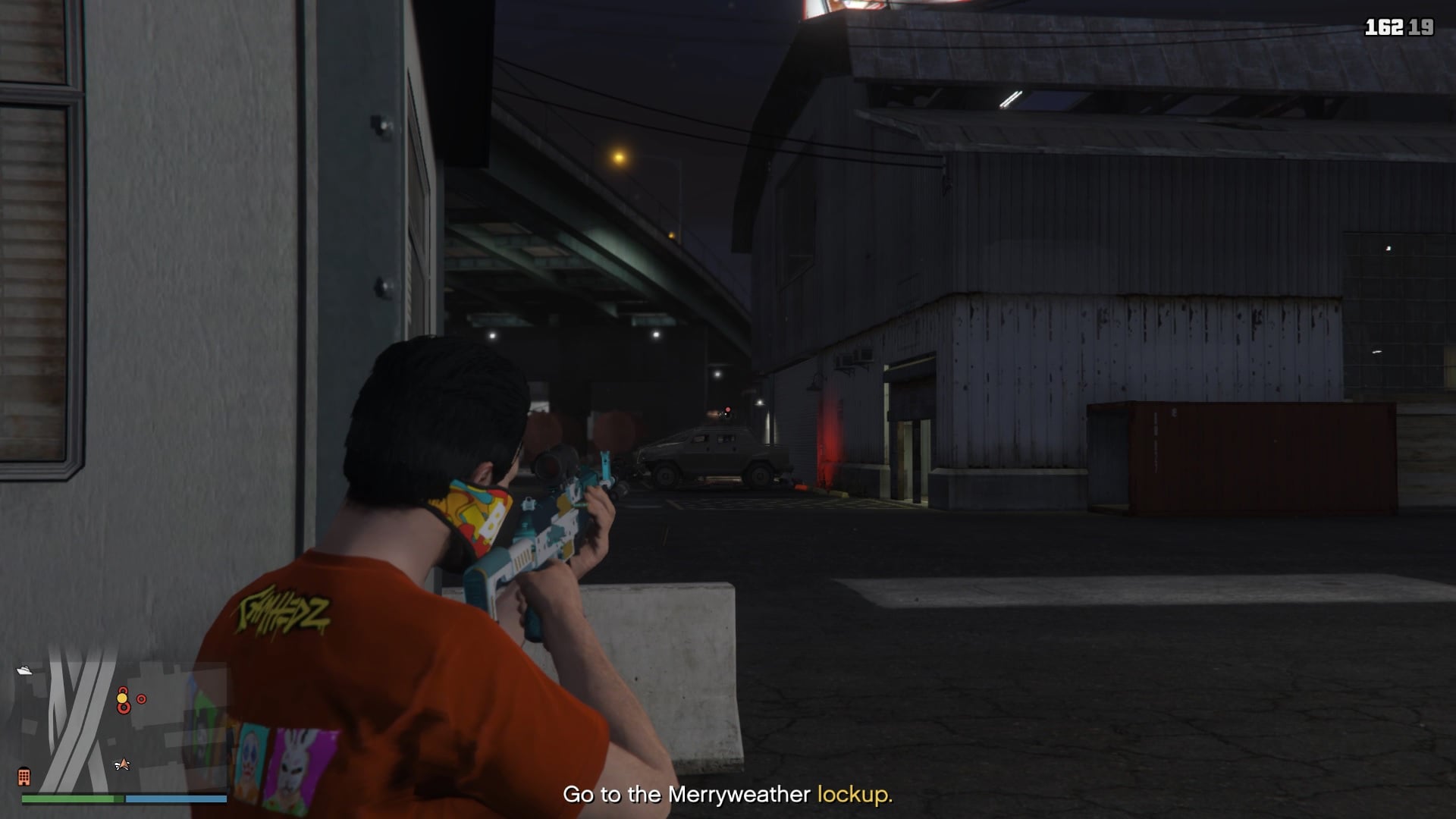Click the yellow objective dot on the minimap
This screenshot has width=1456, height=819.
(x=123, y=698)
